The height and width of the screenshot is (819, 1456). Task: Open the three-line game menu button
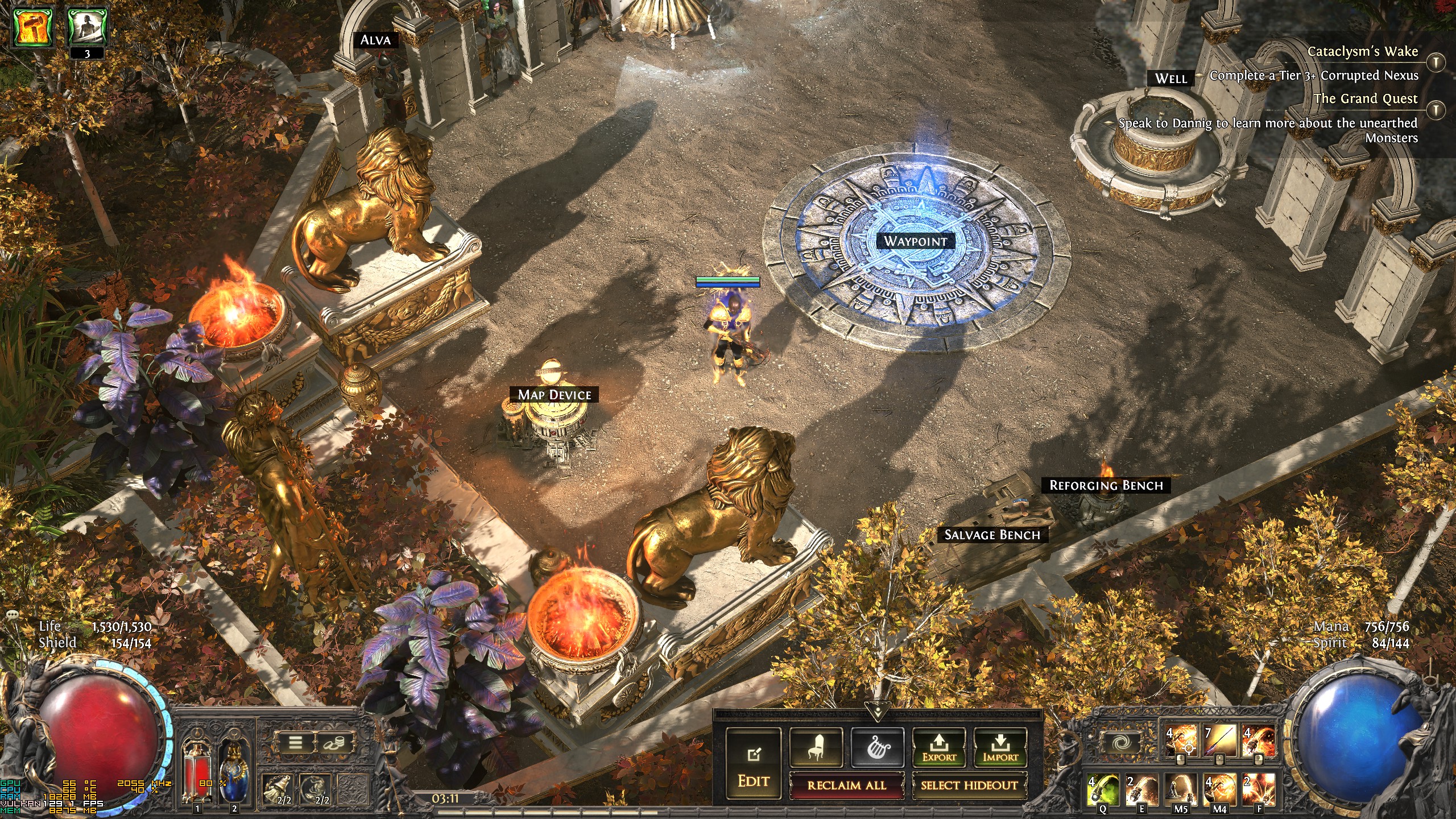tap(295, 742)
